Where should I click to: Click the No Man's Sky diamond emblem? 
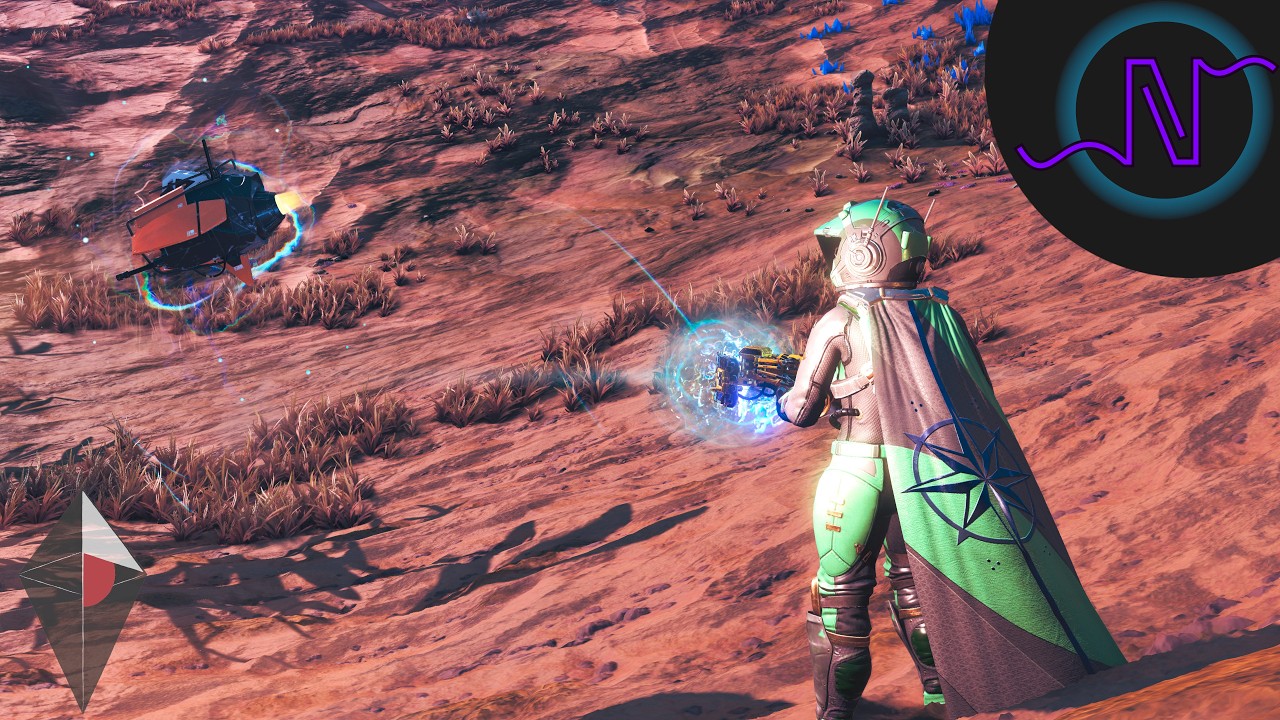pos(83,598)
